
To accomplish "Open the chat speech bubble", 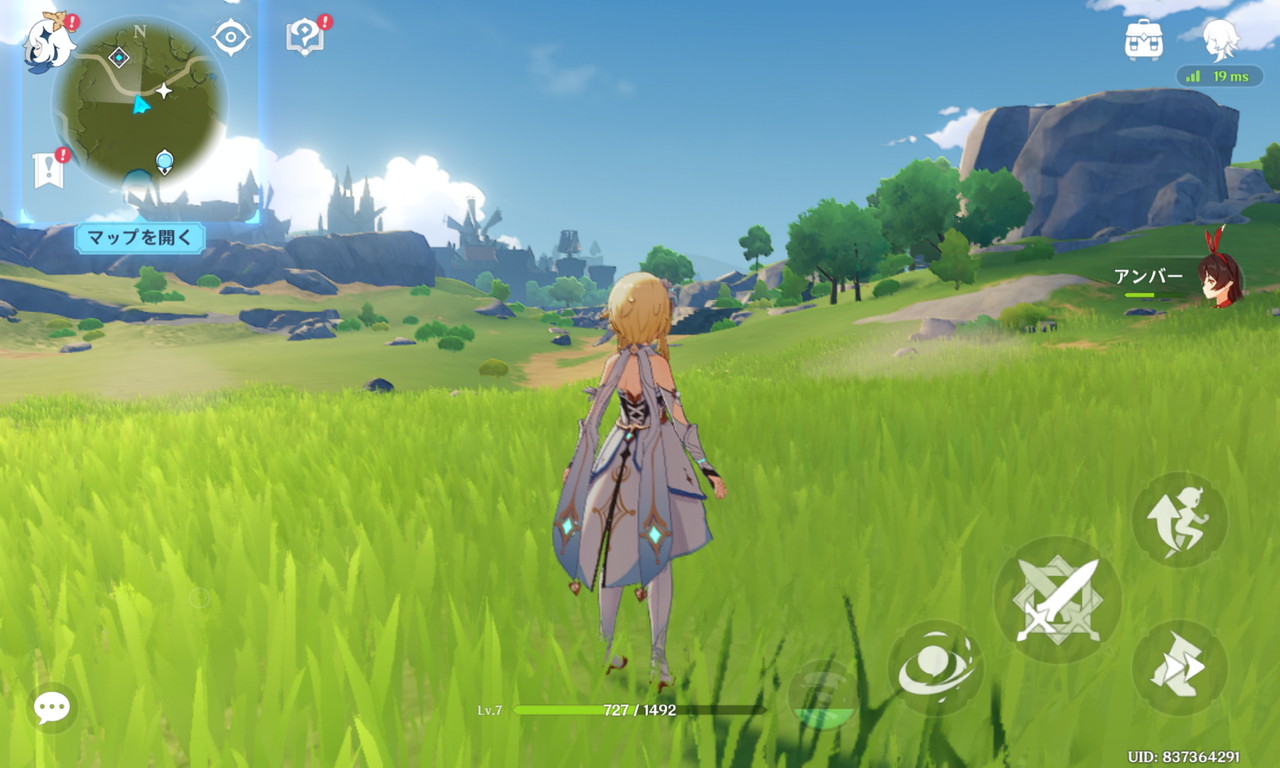I will click(52, 707).
